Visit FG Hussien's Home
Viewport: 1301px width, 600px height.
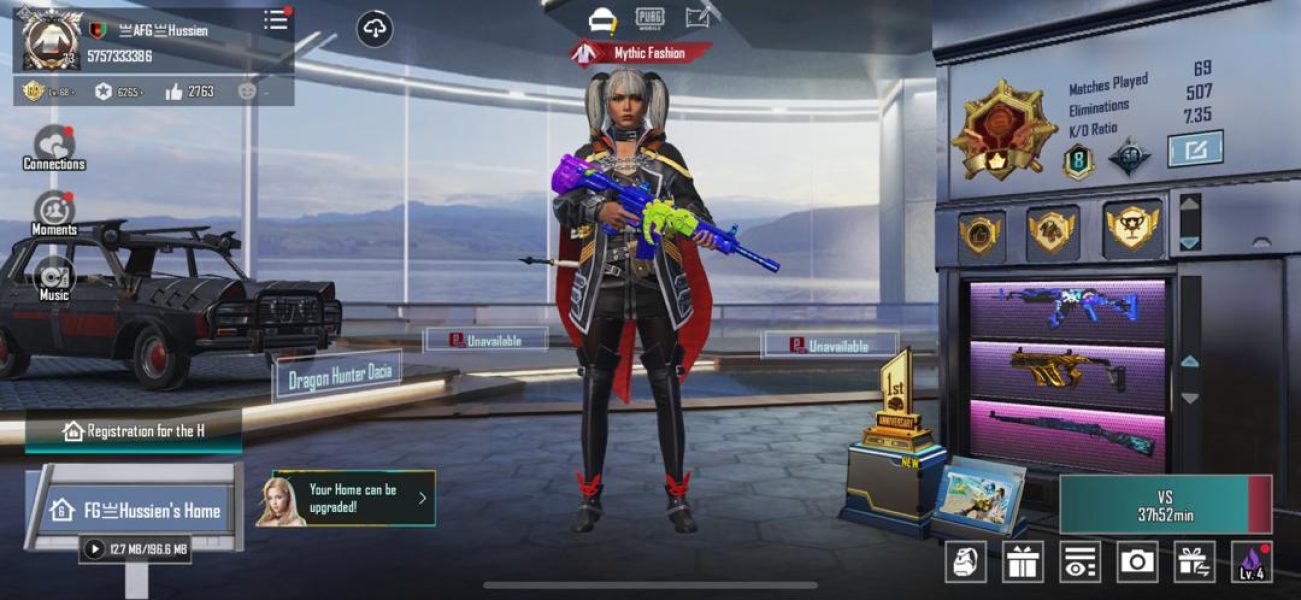(x=136, y=510)
